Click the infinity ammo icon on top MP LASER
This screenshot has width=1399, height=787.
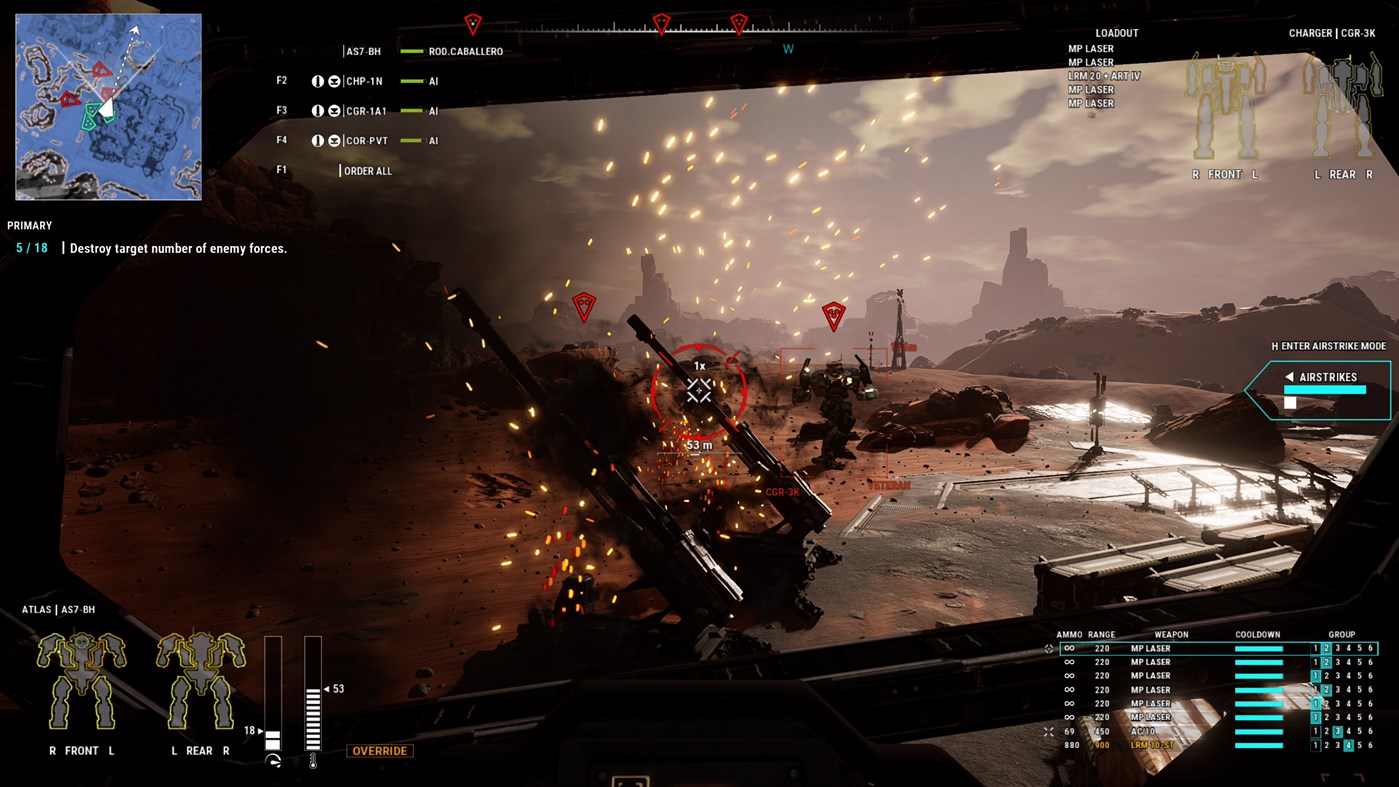1069,648
